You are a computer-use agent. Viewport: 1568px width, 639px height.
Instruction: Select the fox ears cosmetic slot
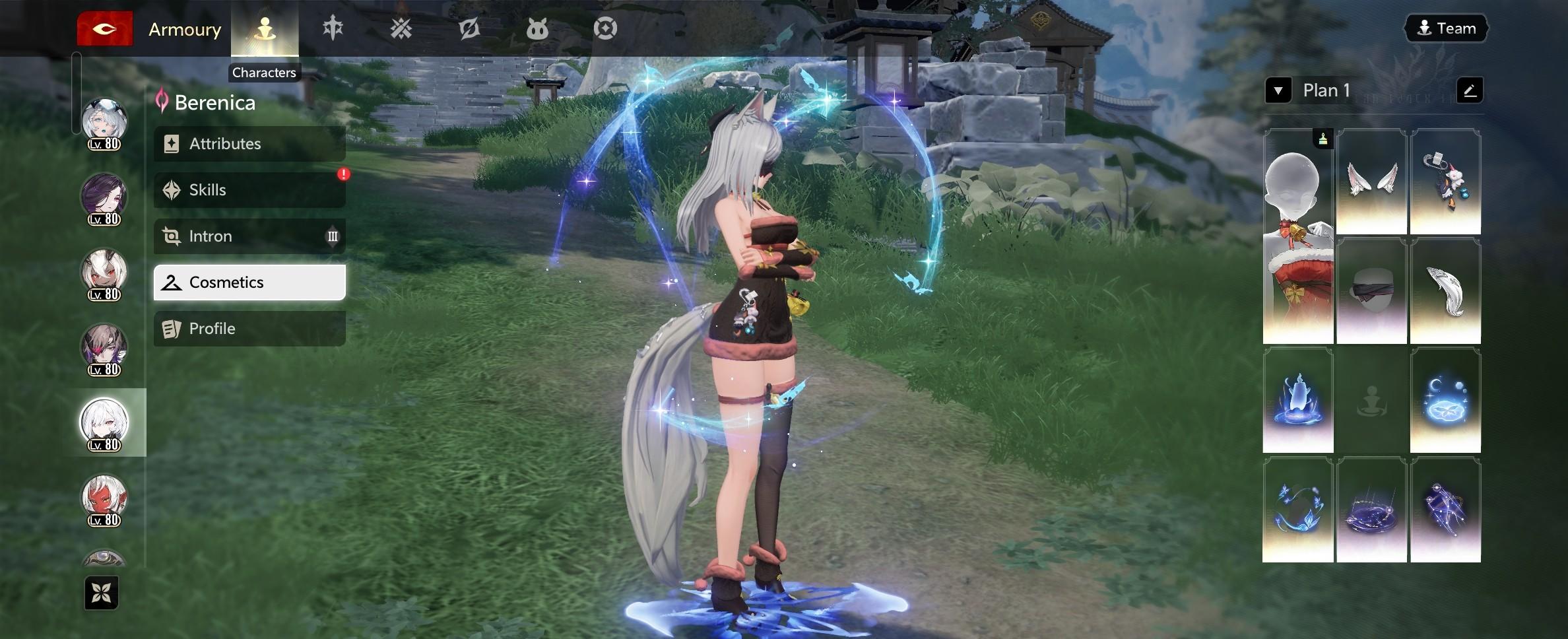[x=1371, y=182]
